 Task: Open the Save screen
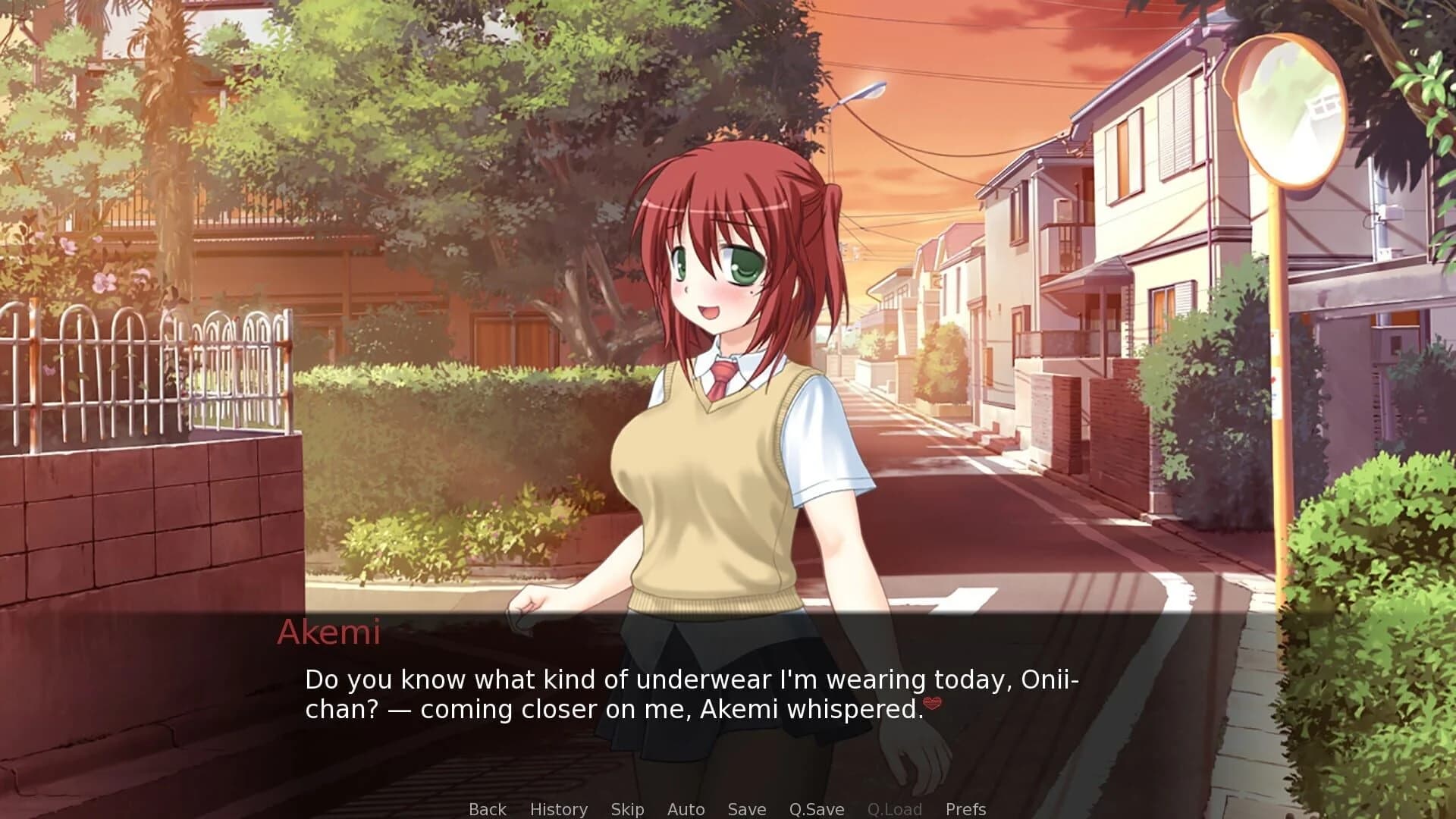pos(746,809)
